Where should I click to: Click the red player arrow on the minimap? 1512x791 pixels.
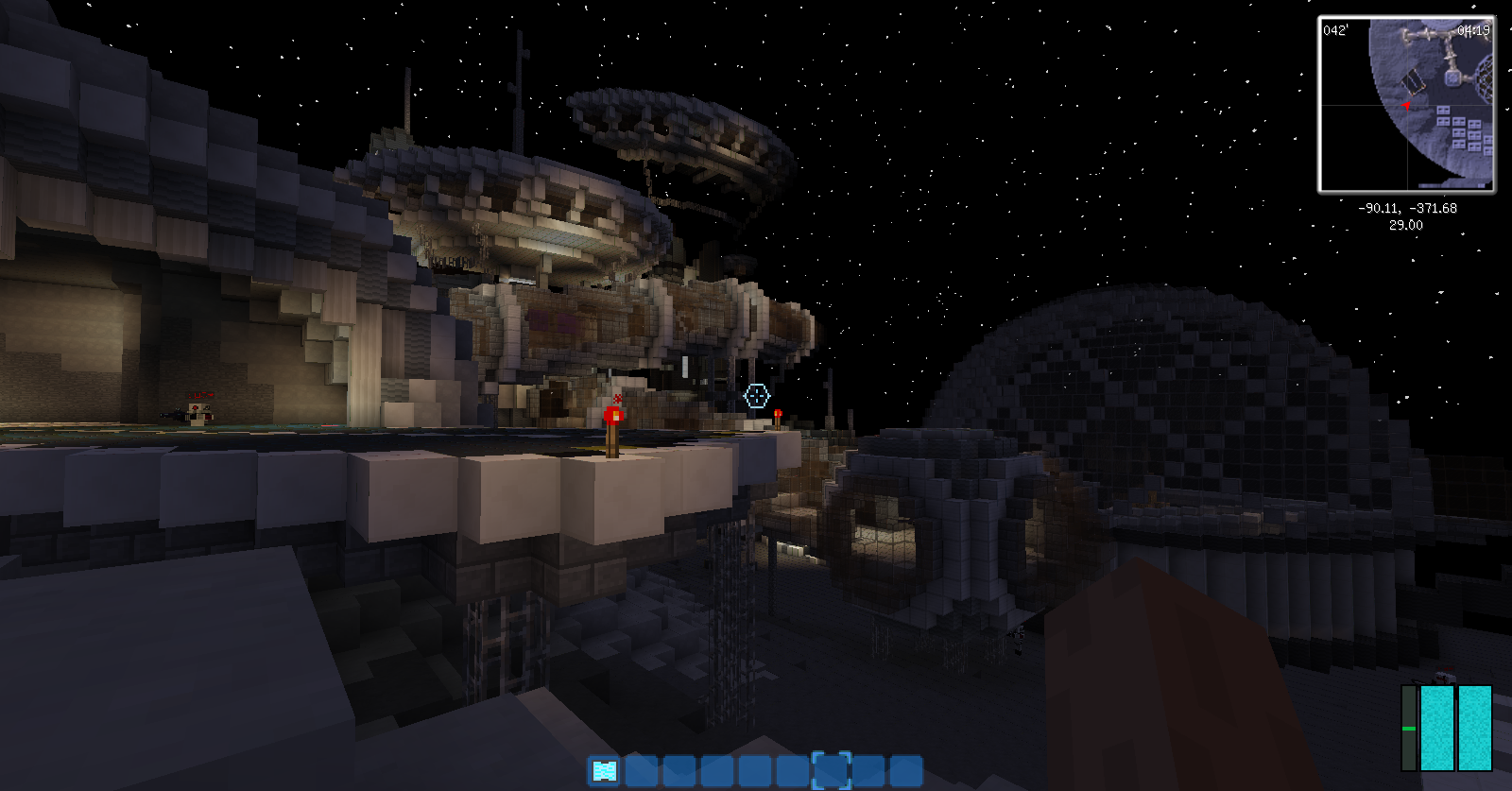(1406, 105)
